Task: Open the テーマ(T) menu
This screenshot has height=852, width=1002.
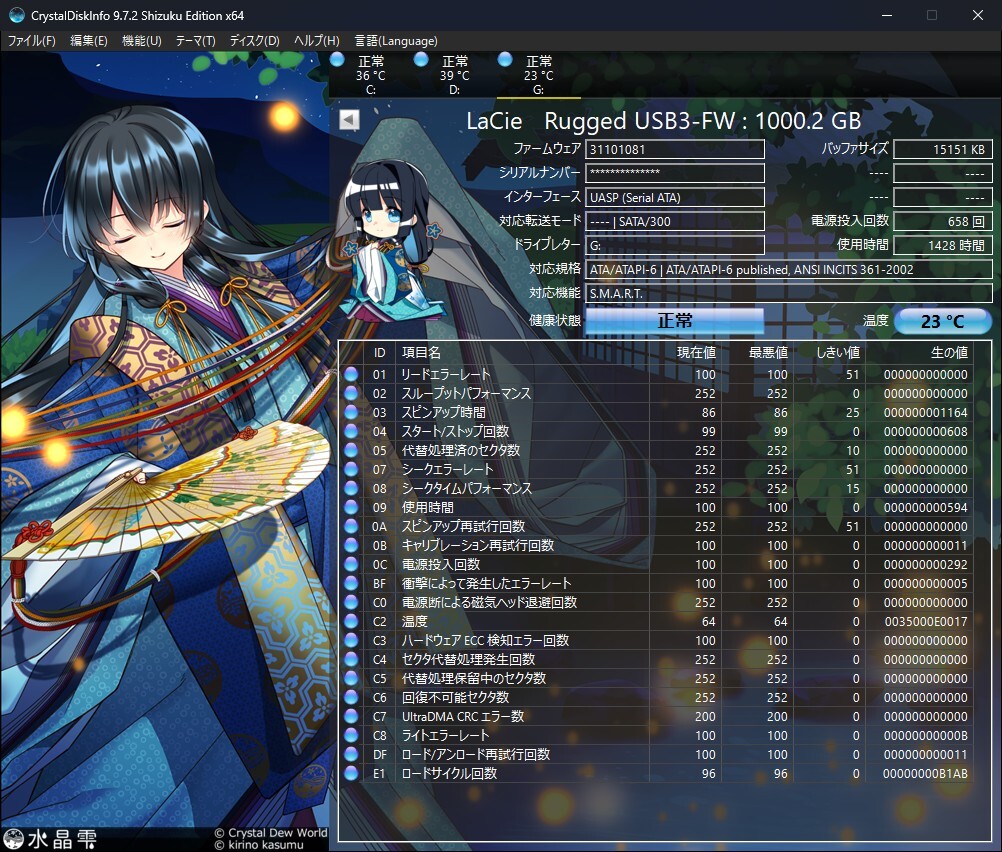Action: [195, 41]
